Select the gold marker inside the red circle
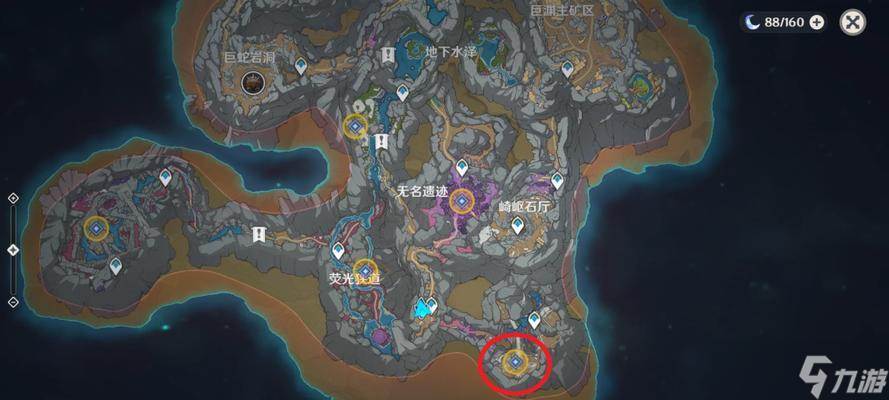Screen dimensions: 889x400 coord(516,360)
